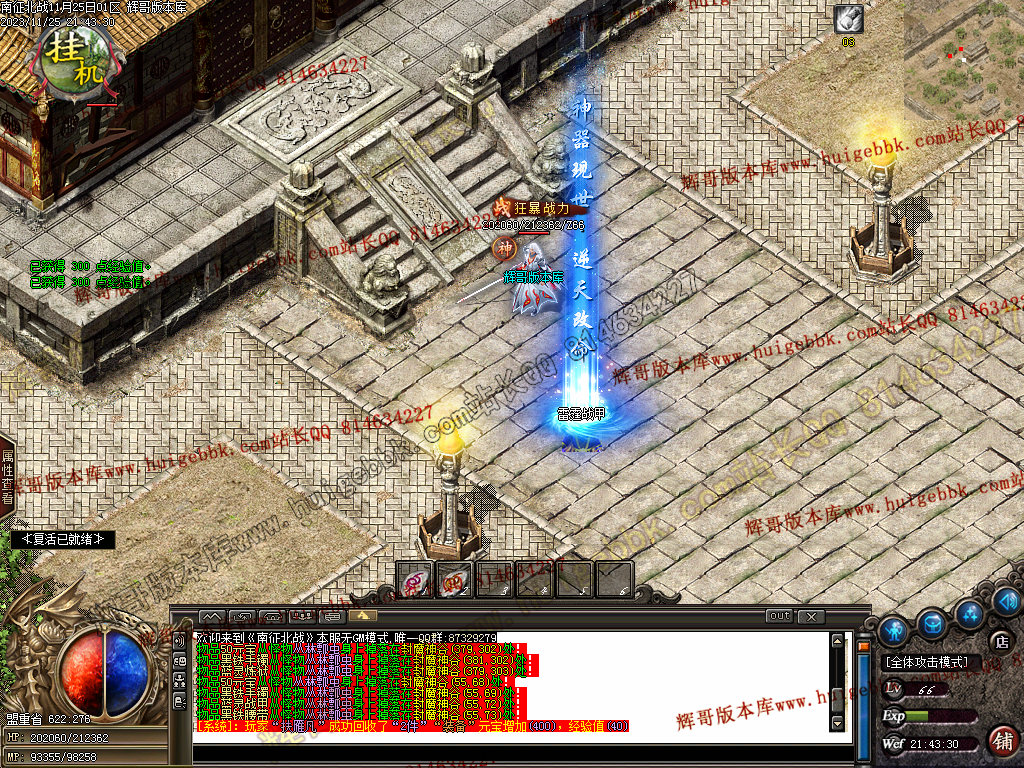This screenshot has height=768, width=1024.
Task: Use the scroll item in hotbar slot 2
Action: tap(454, 580)
